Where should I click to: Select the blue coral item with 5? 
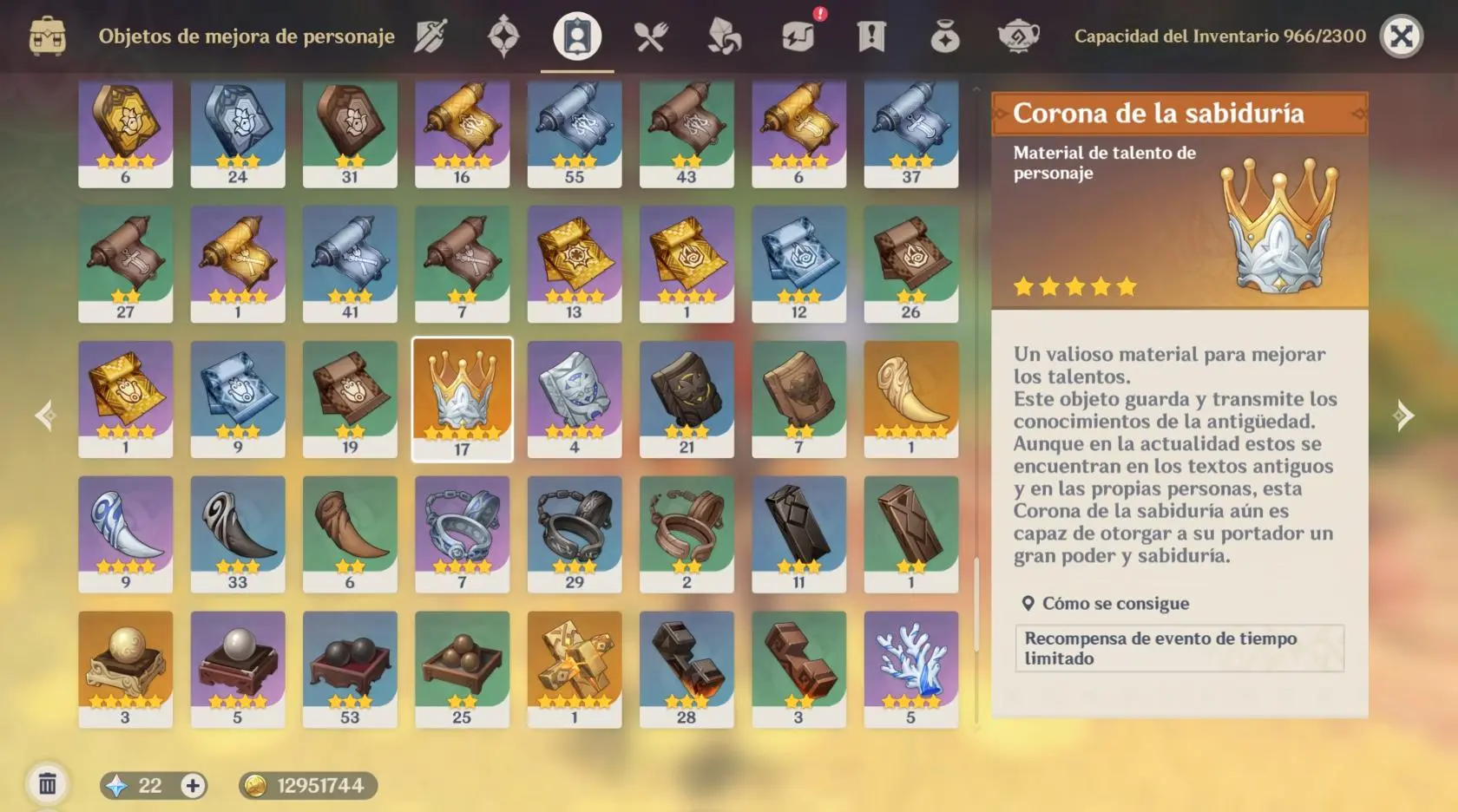click(x=910, y=668)
